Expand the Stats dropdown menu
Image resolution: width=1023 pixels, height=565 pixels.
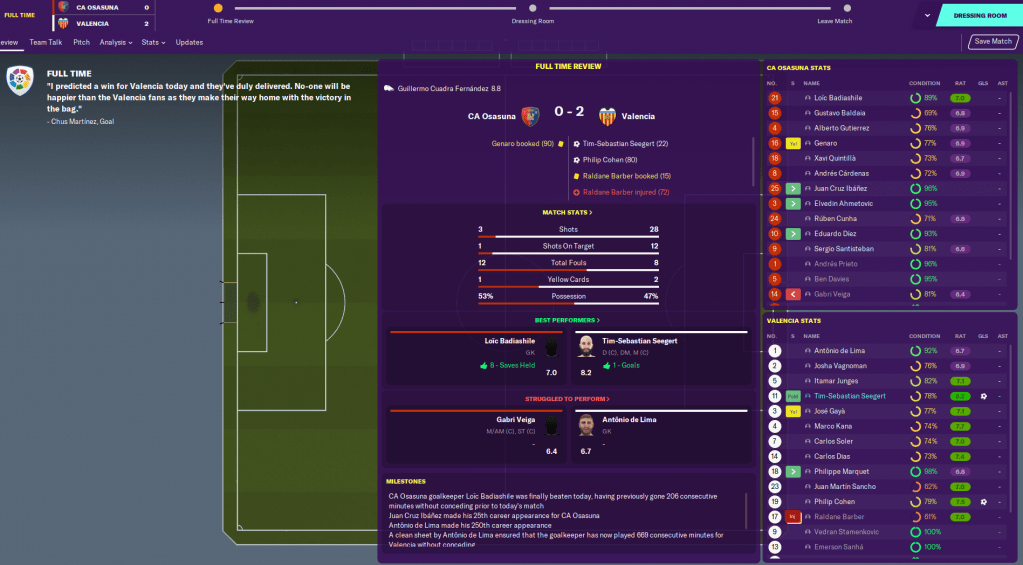tap(153, 42)
